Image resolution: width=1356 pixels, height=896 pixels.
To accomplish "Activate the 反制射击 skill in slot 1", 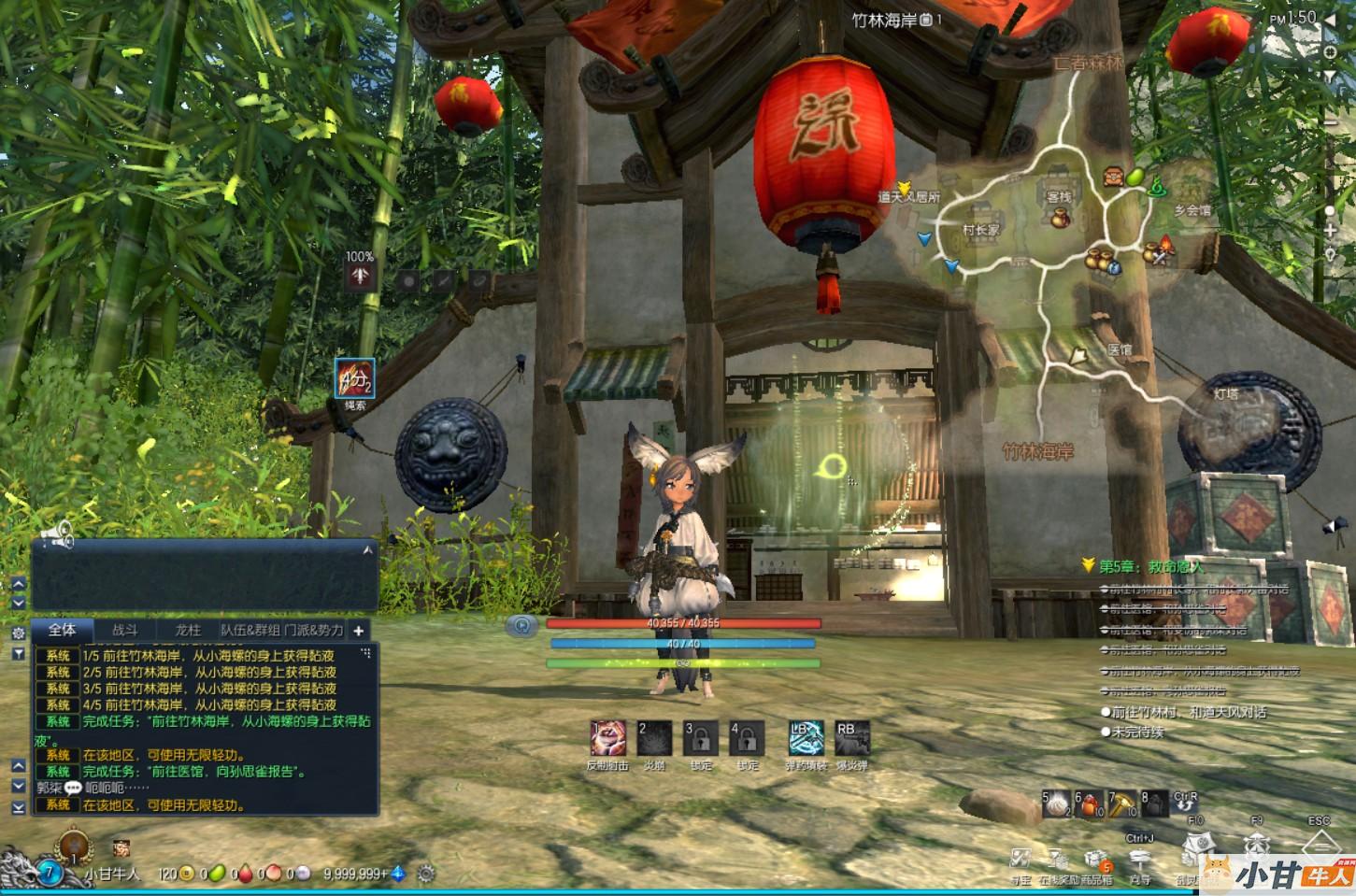I will (608, 739).
